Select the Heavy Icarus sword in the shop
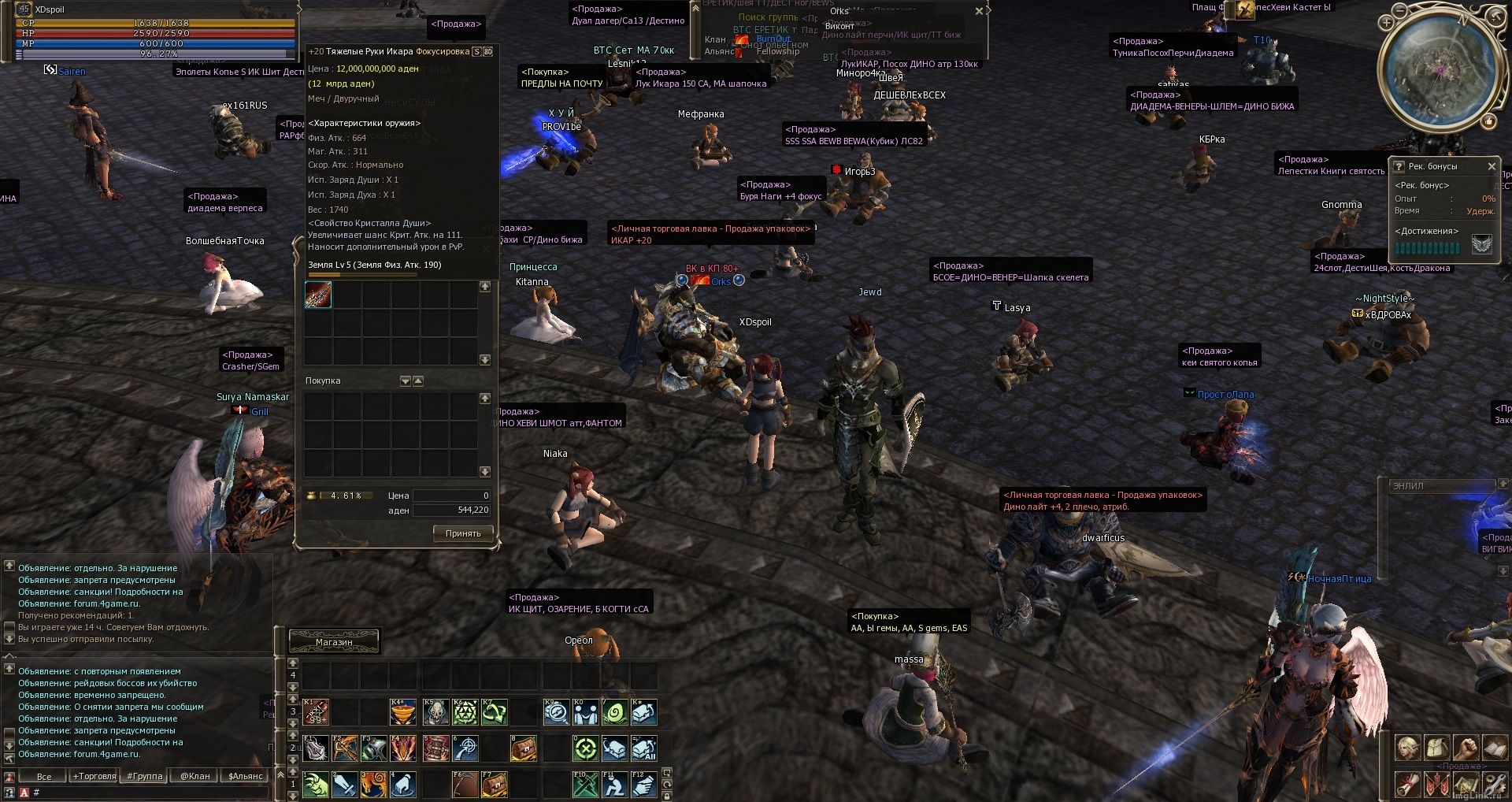 point(318,295)
